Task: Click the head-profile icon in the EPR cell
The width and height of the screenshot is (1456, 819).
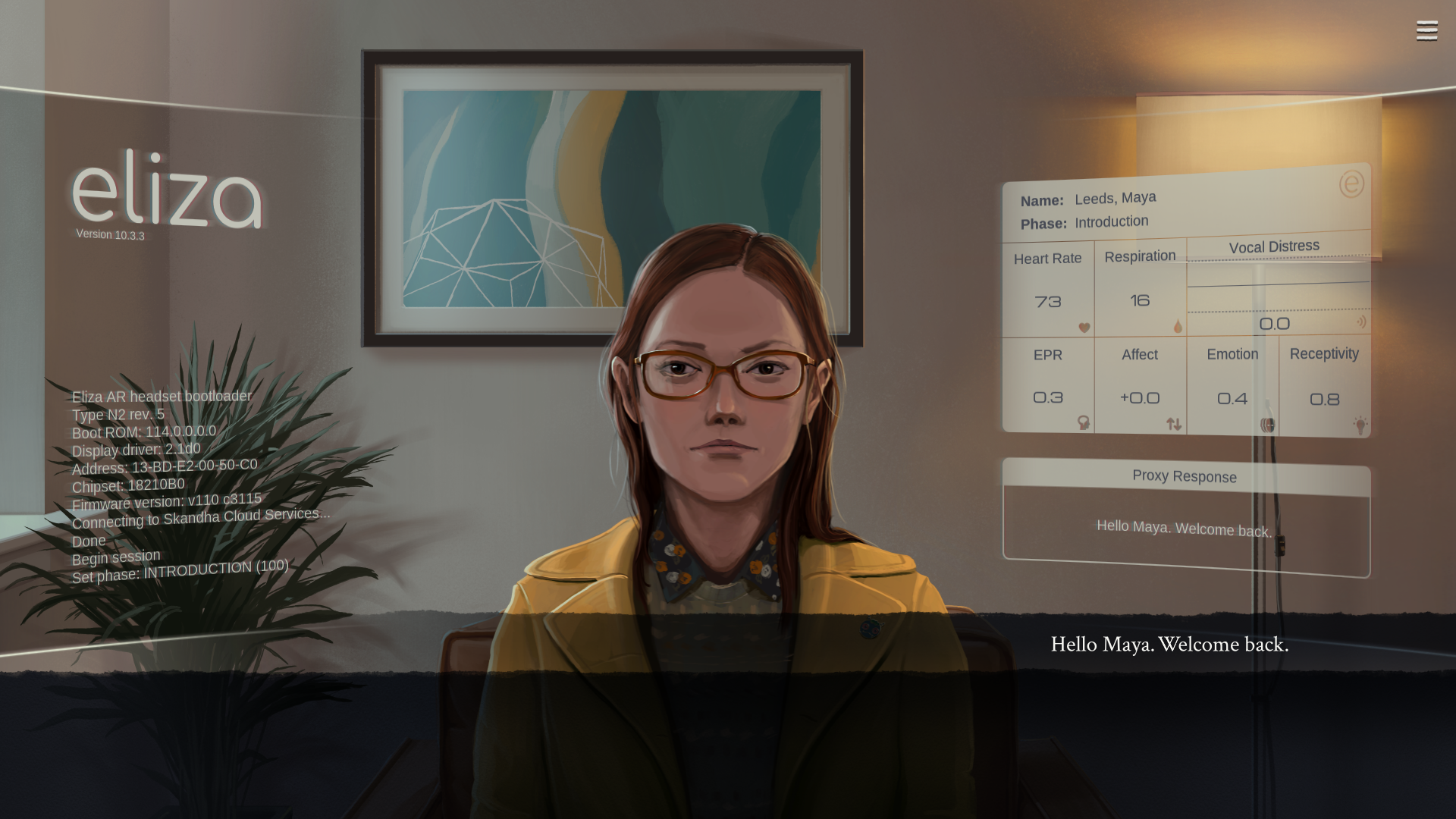Action: pyautogui.click(x=1084, y=424)
